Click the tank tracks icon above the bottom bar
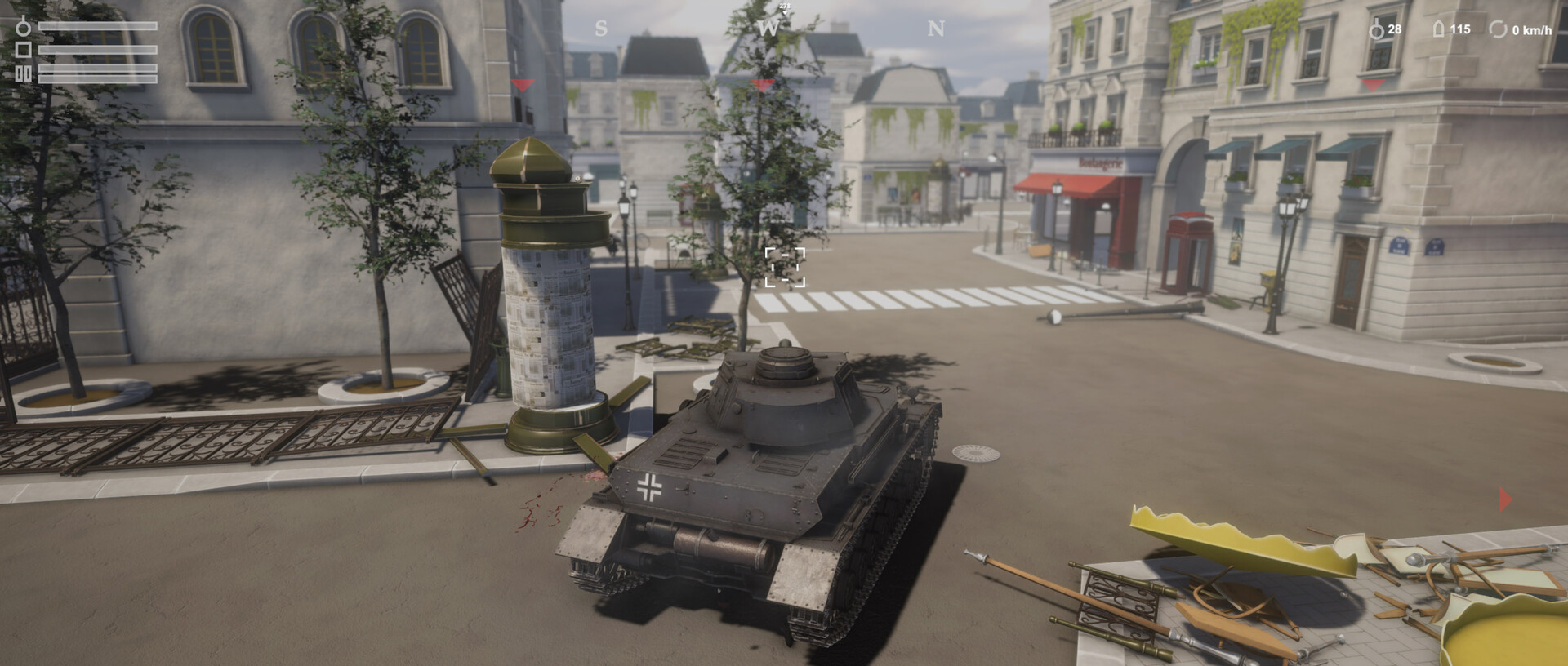 23,73
